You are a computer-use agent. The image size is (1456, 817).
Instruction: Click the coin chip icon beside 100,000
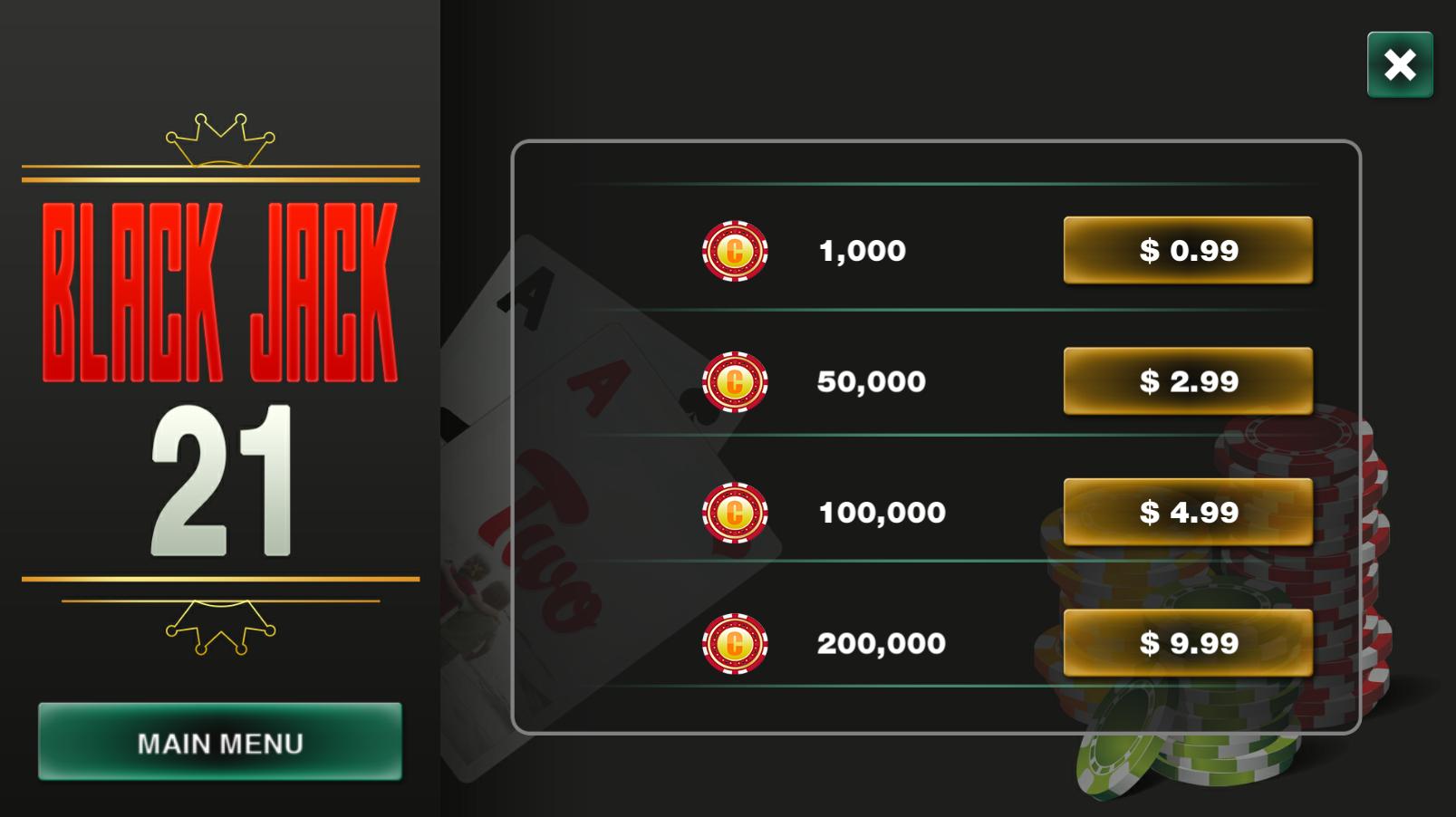tap(736, 512)
